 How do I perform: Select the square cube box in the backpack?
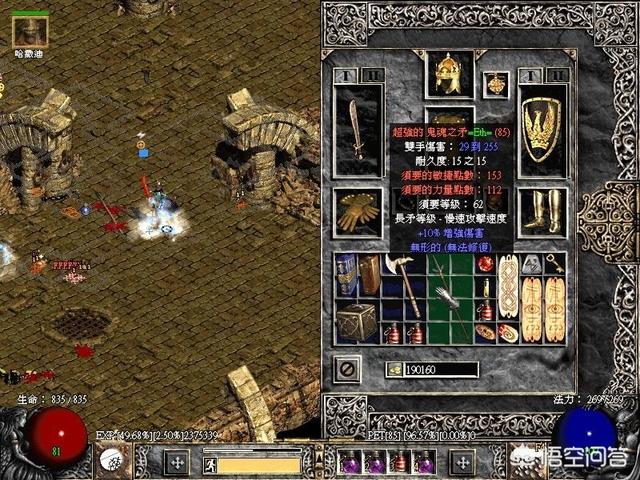[x=357, y=321]
